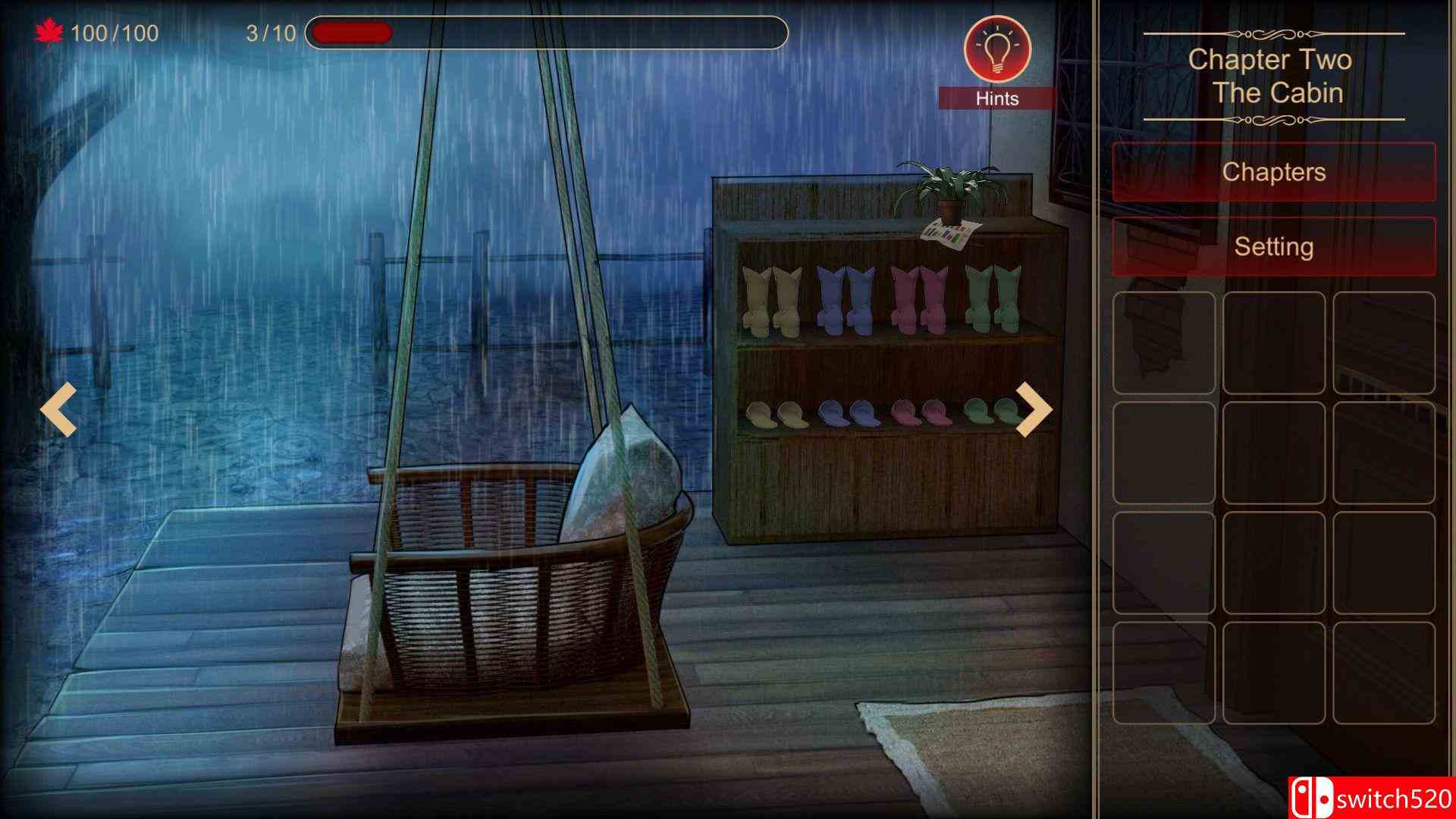
Task: Open the Setting menu
Action: click(1272, 246)
